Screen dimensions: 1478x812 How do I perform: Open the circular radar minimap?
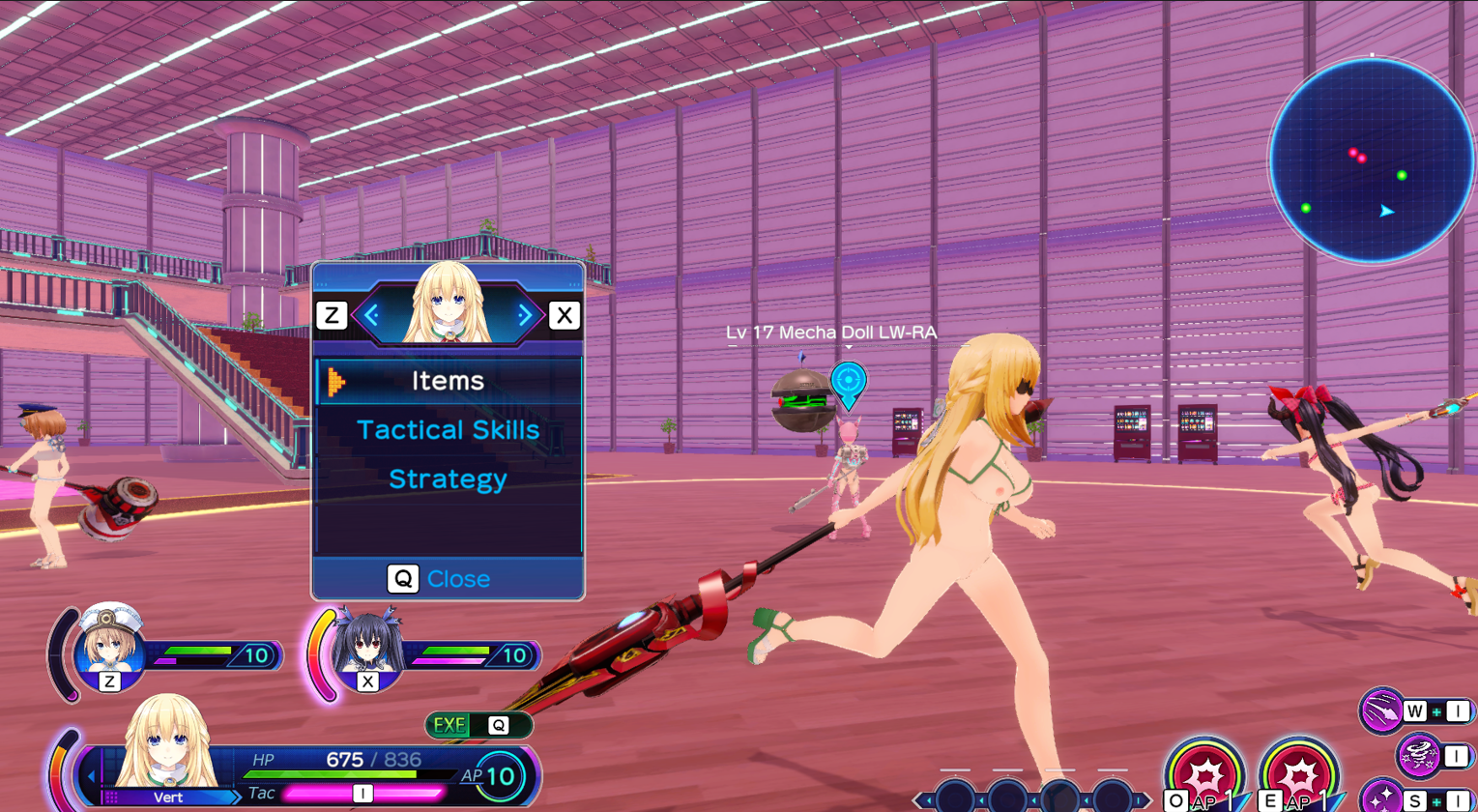point(1372,160)
